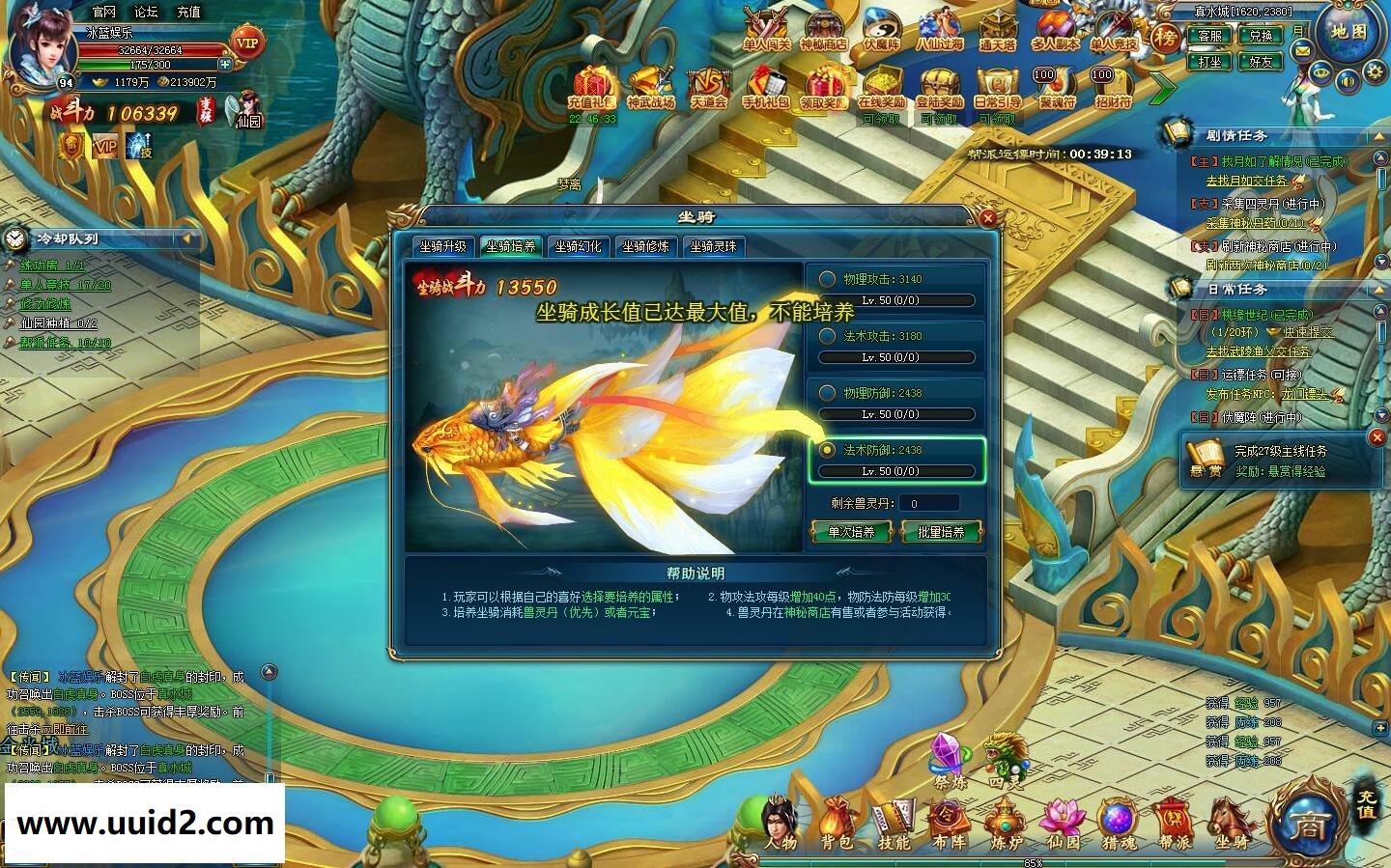Screen dimensions: 1391x868
Task: Click the 单次培养 button
Action: pos(851,532)
